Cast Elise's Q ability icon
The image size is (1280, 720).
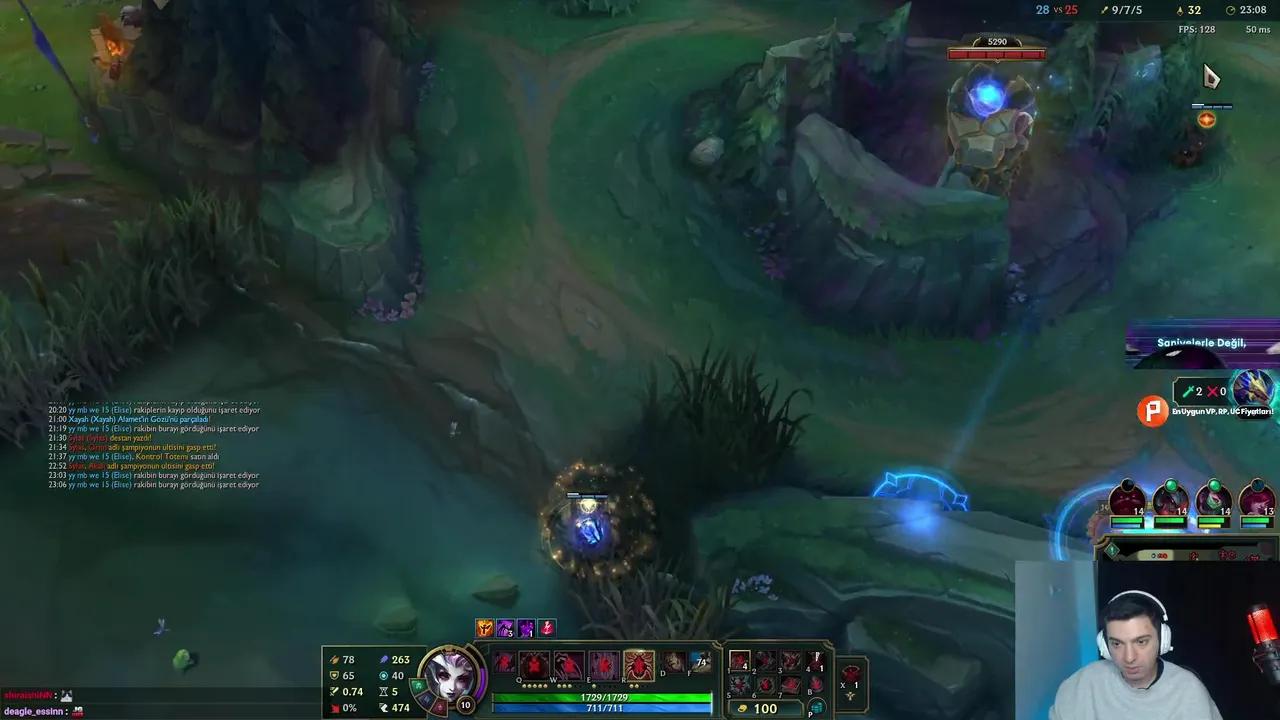point(535,662)
